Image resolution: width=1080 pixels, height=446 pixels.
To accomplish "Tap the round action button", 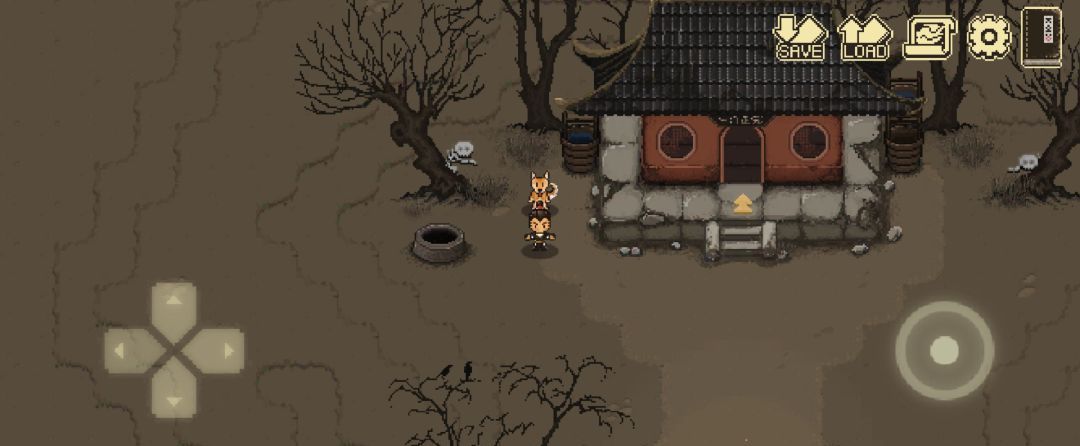I will [x=944, y=350].
